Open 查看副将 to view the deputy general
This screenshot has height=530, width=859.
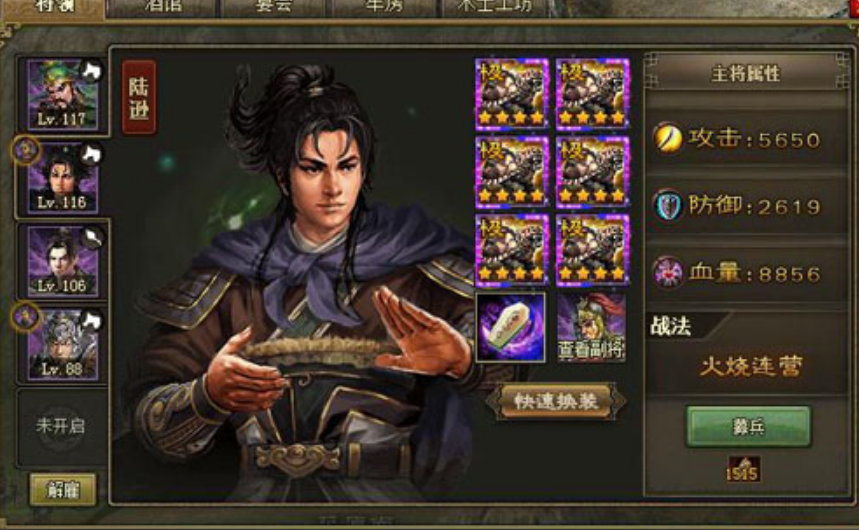591,327
